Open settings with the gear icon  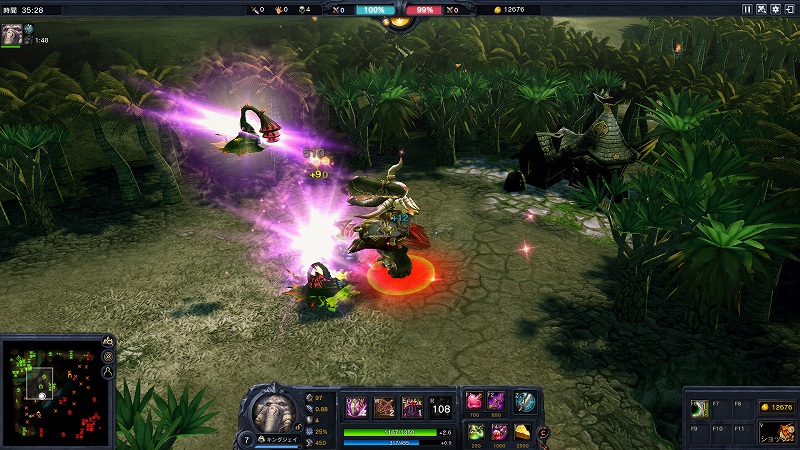775,9
